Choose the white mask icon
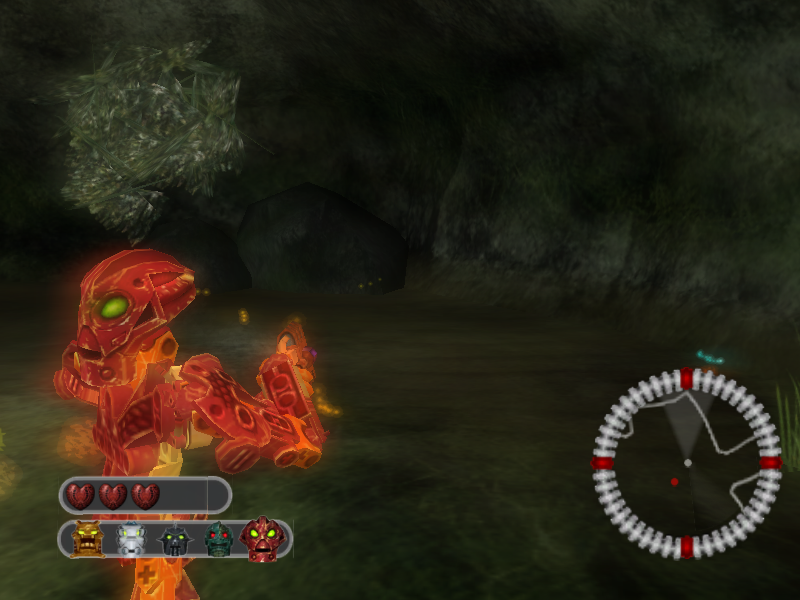Viewport: 800px width, 600px height. coord(131,540)
